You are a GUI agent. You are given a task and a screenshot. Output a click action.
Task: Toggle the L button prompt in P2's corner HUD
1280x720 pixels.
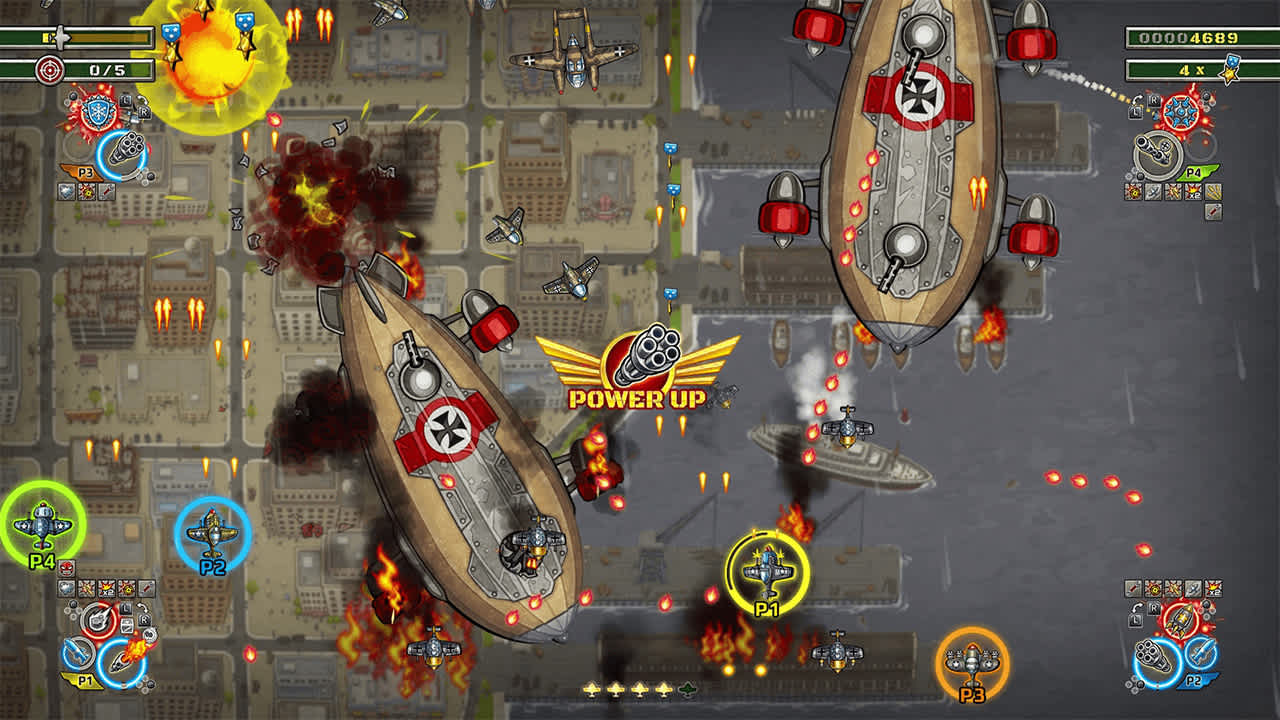pyautogui.click(x=1135, y=621)
